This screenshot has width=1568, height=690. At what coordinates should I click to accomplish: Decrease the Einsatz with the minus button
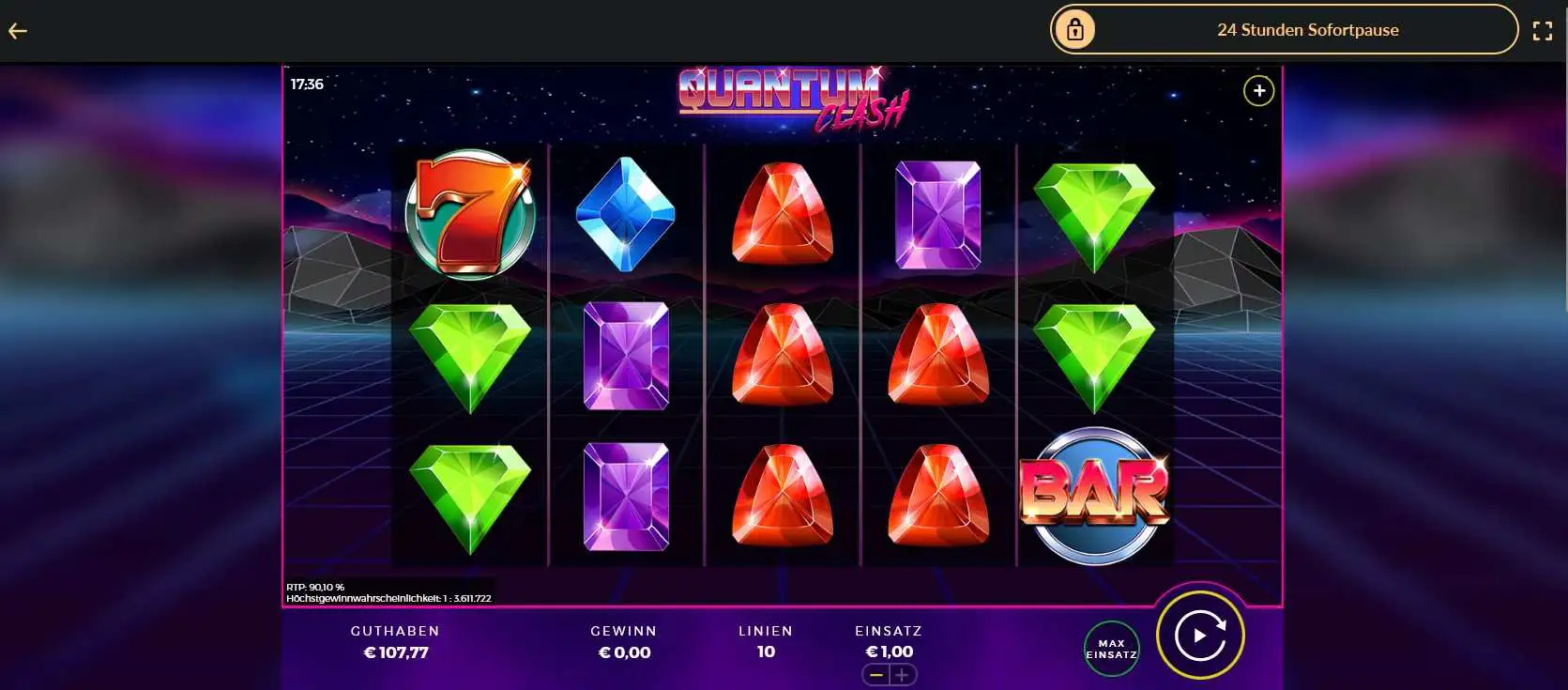[876, 675]
